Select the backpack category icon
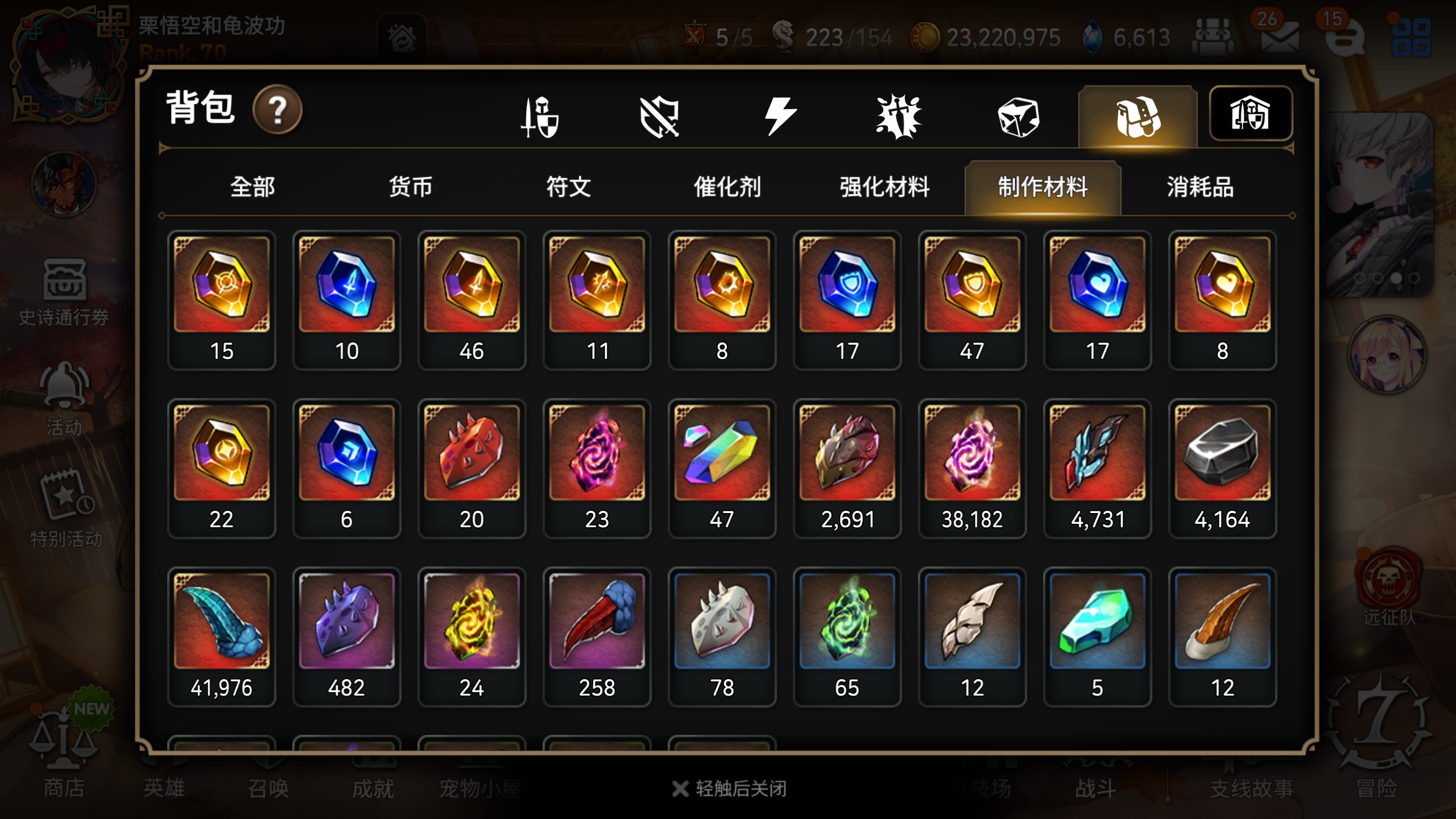 point(1137,117)
